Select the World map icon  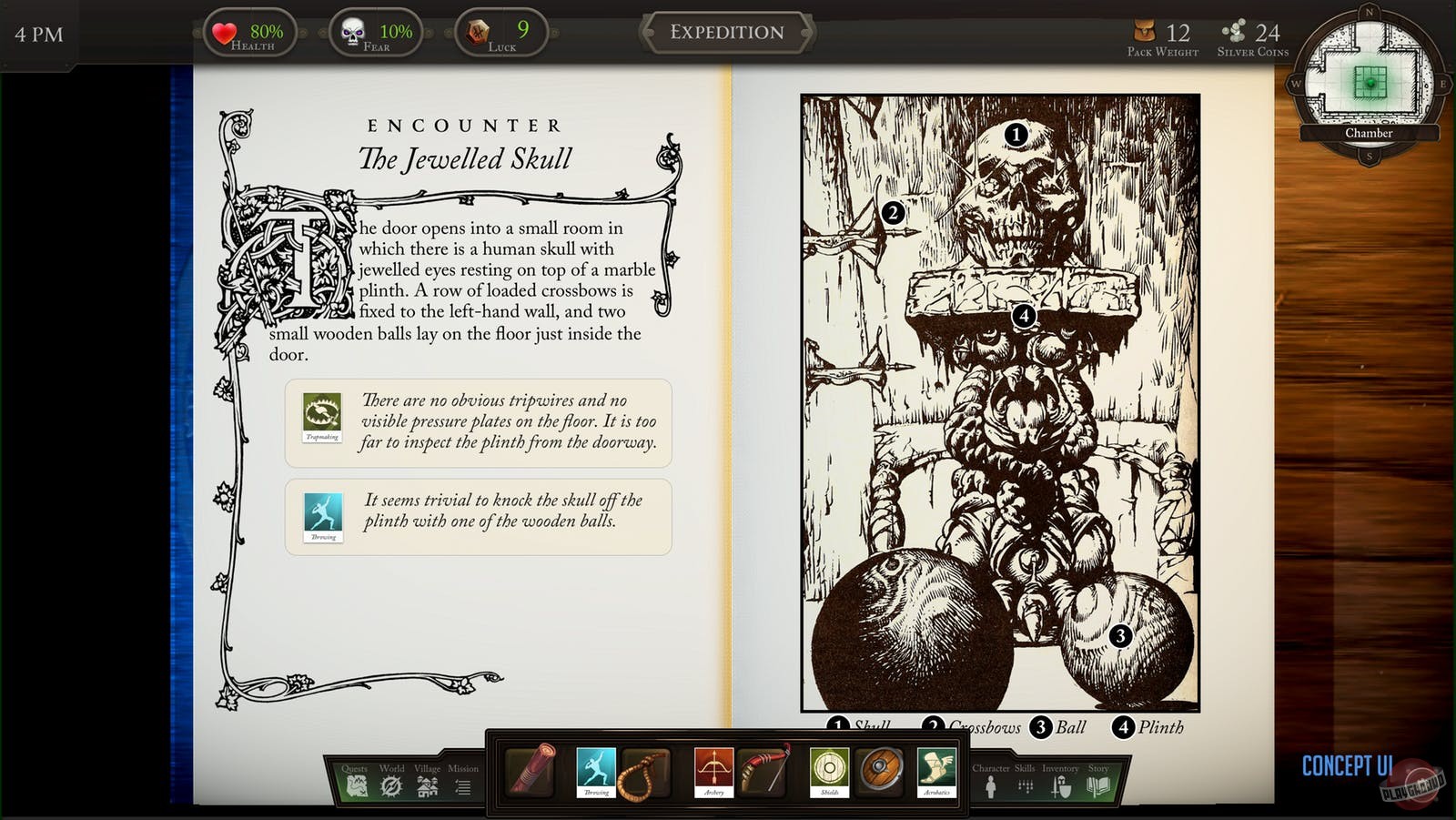[x=390, y=786]
